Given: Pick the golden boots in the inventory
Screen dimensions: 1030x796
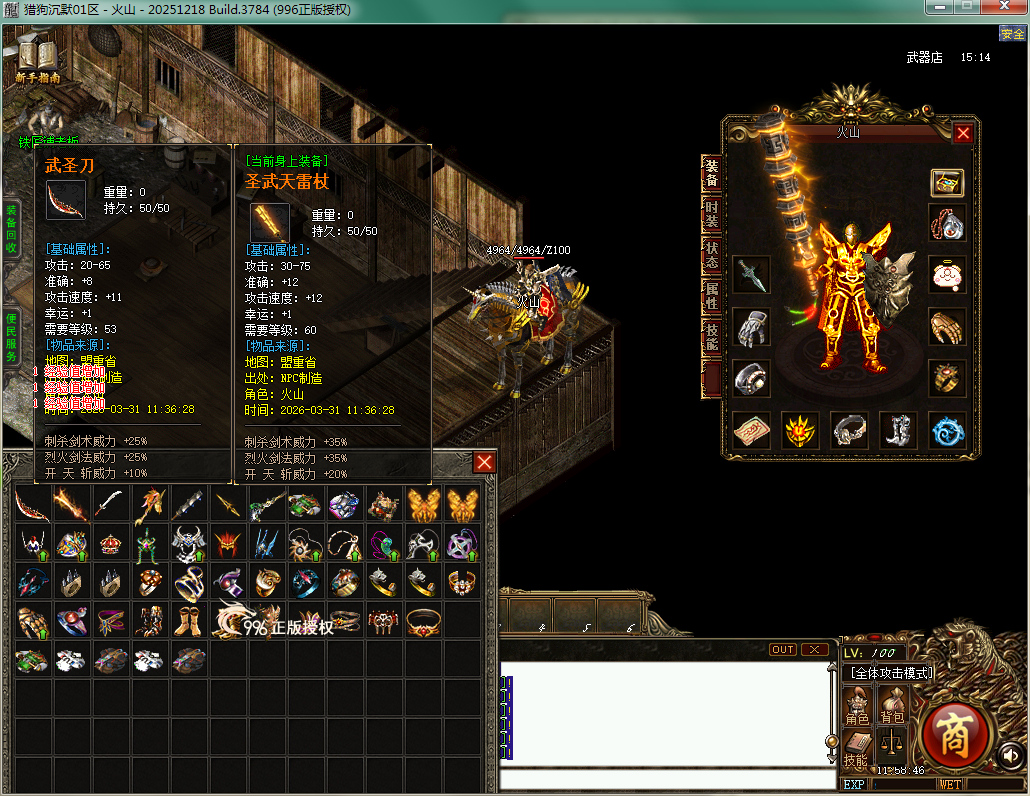Looking at the screenshot, I should point(188,622).
